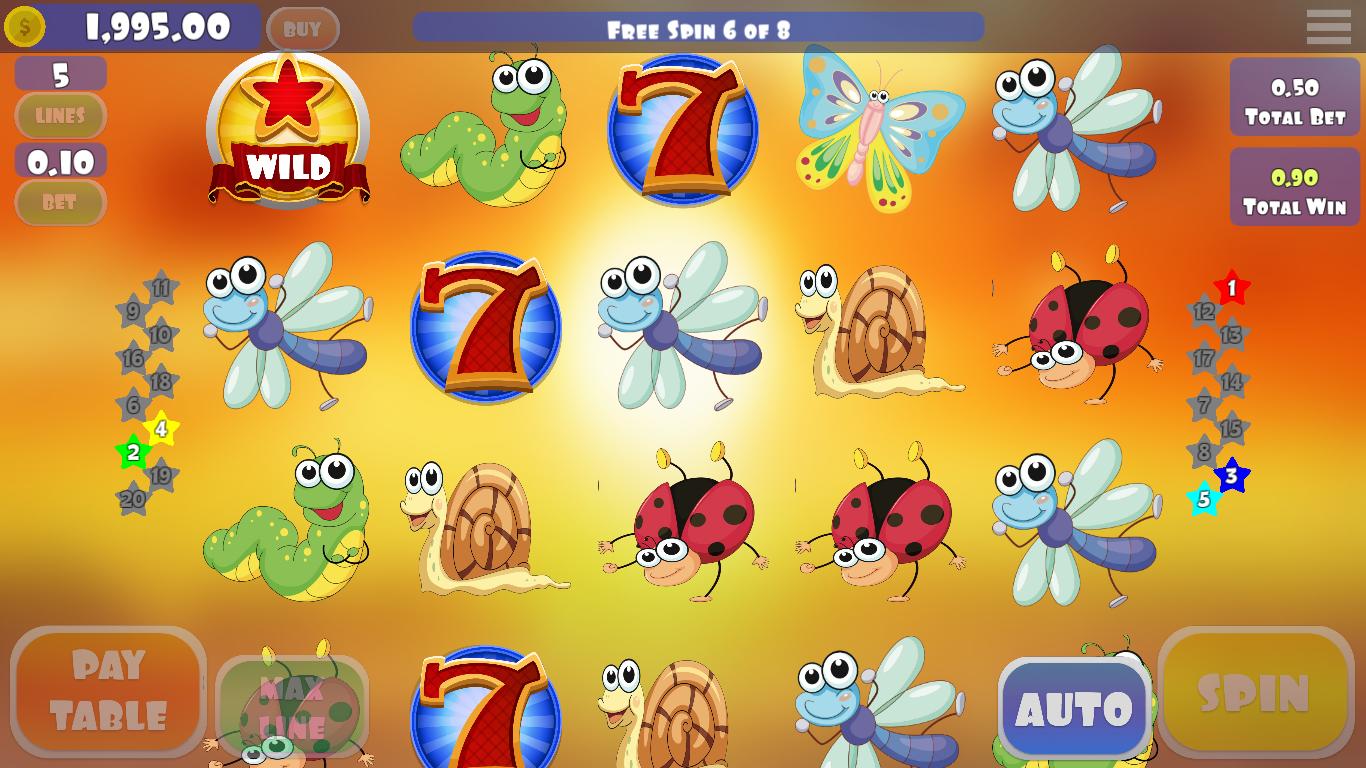Click BUY to purchase more coins
Image resolution: width=1366 pixels, height=768 pixels.
[303, 28]
